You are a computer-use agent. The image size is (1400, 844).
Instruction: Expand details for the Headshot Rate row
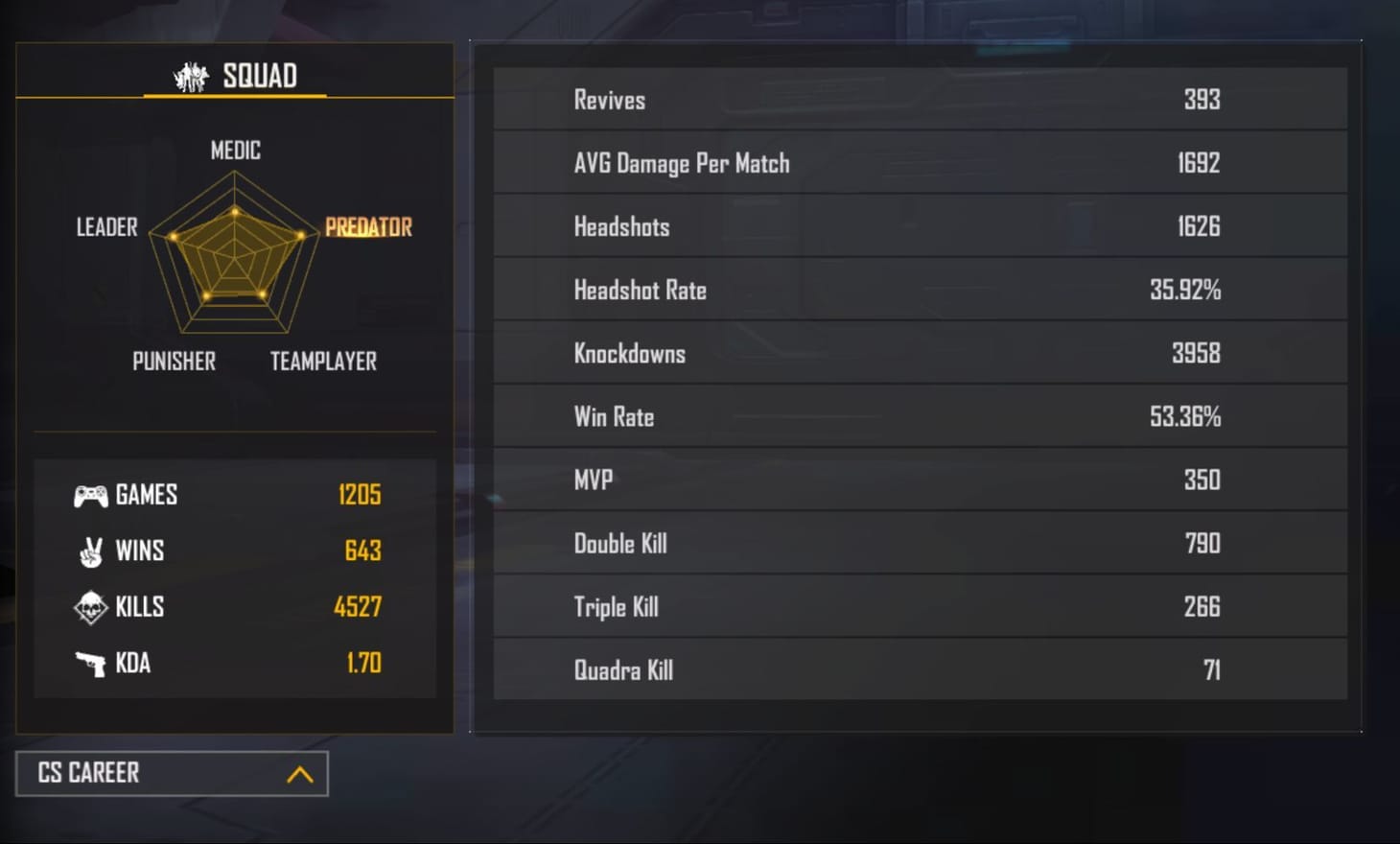coord(916,289)
